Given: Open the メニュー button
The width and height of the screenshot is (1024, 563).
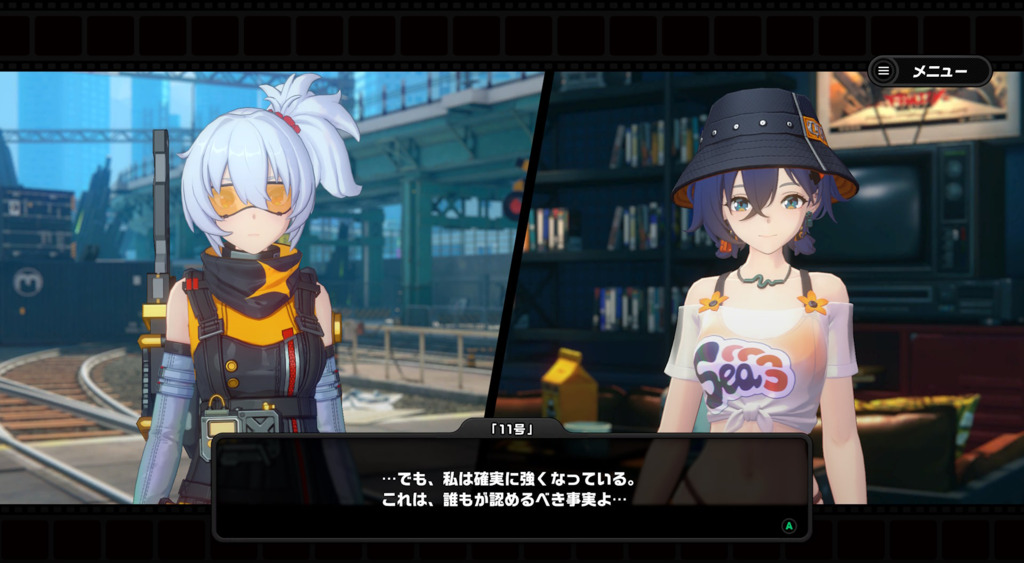Looking at the screenshot, I should [x=929, y=71].
